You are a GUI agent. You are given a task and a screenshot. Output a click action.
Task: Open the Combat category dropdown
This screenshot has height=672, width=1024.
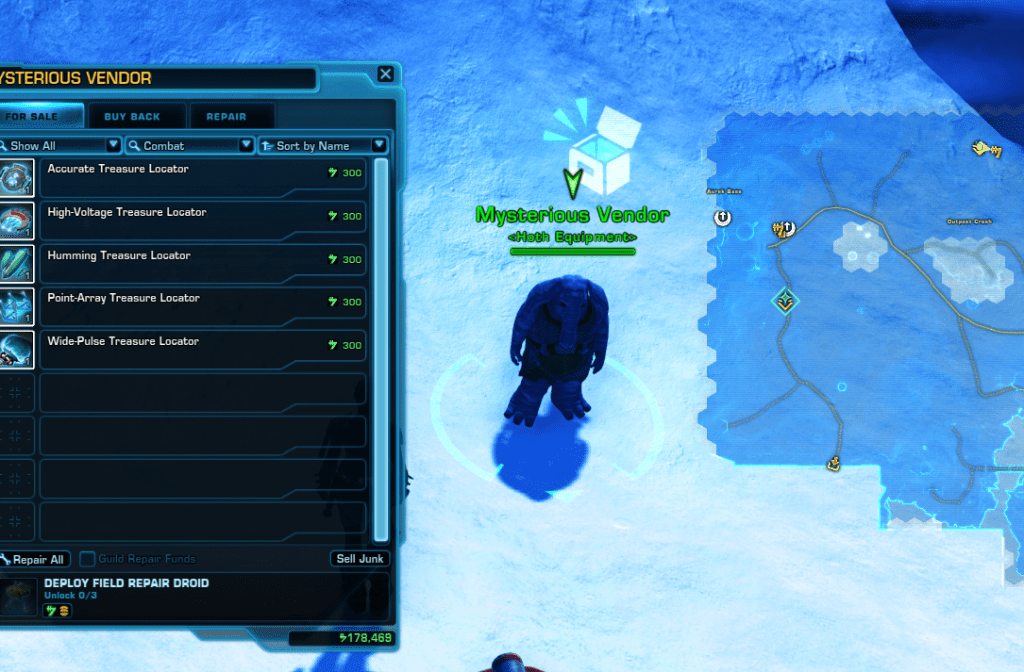(x=189, y=146)
